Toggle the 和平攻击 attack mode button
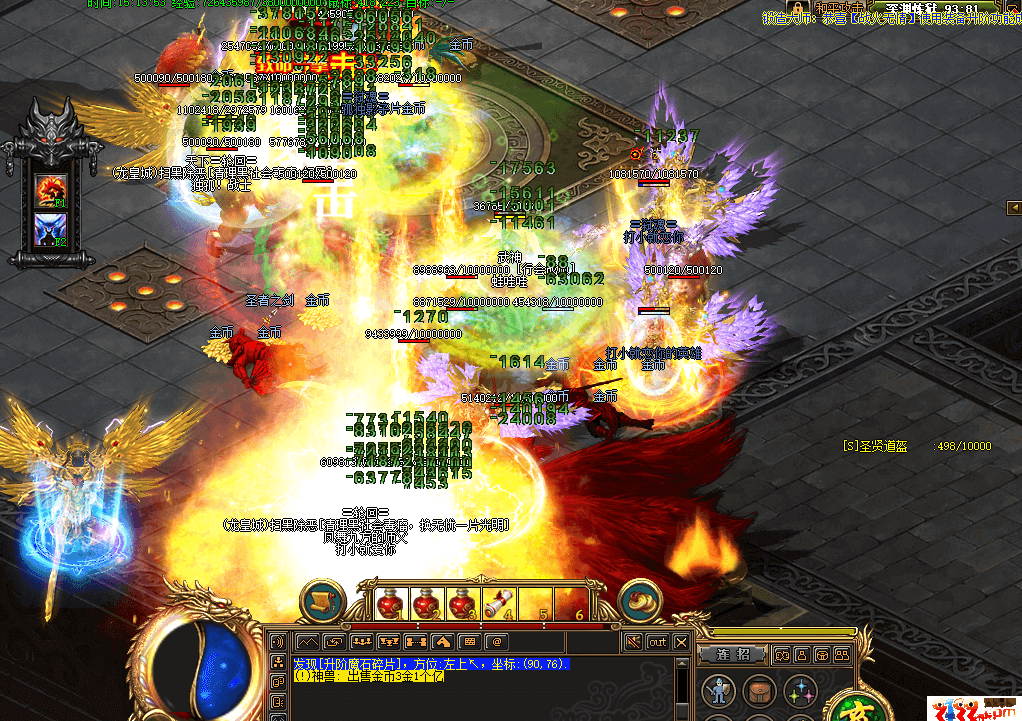Screen dimensions: 1022x721 point(838,6)
